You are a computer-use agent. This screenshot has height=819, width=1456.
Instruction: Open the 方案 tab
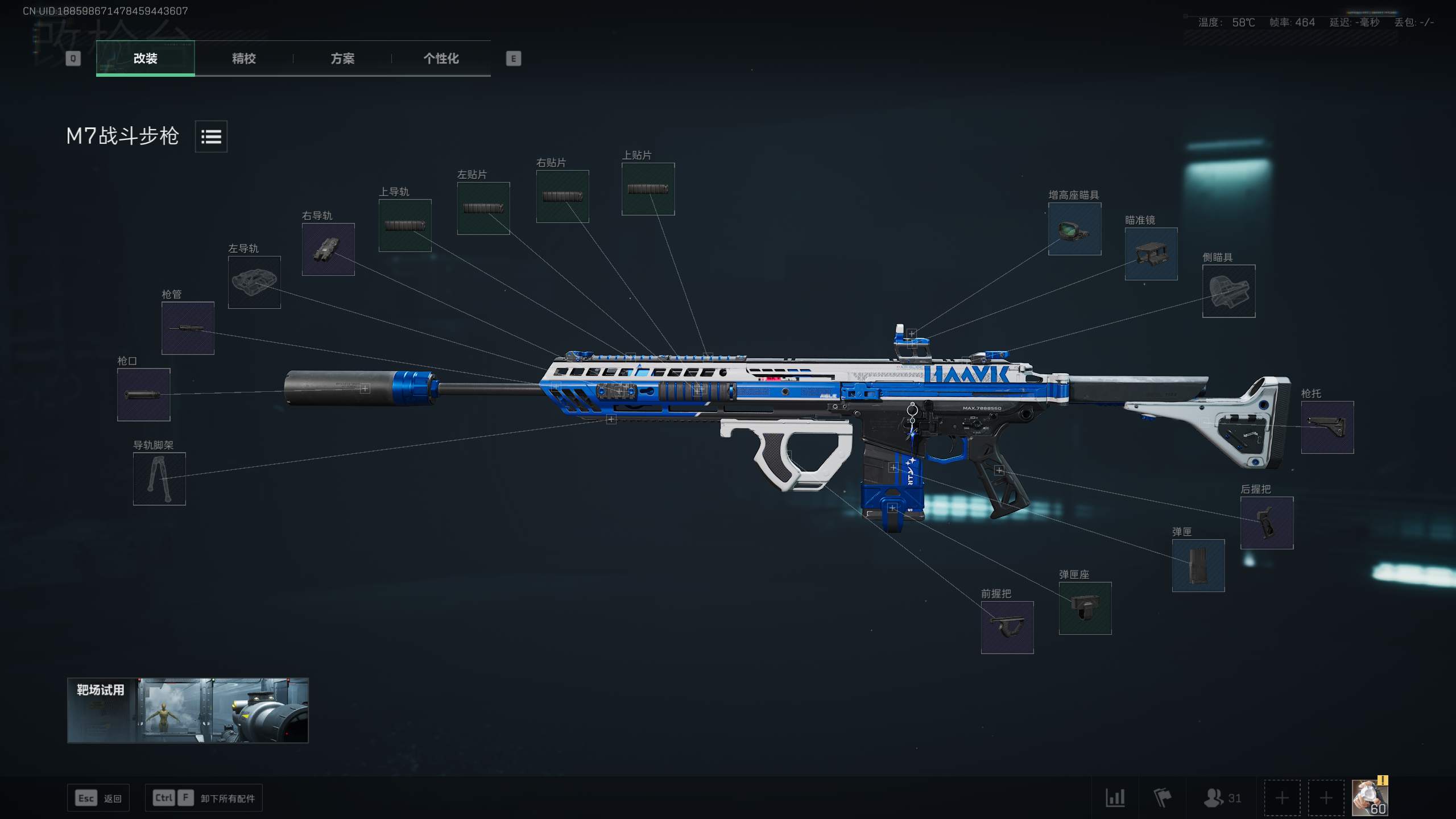[x=342, y=59]
